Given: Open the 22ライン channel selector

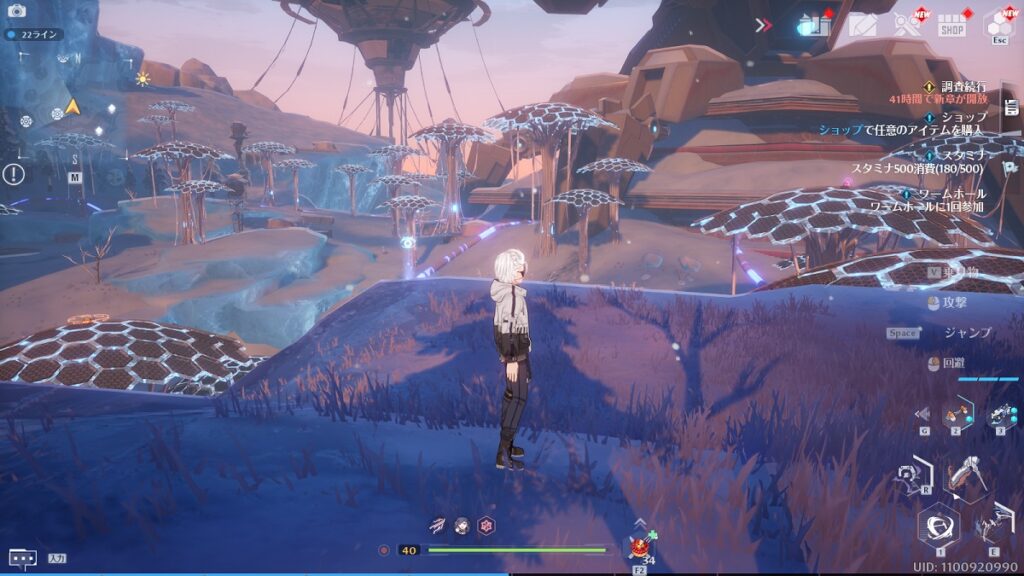Looking at the screenshot, I should click(x=35, y=34).
